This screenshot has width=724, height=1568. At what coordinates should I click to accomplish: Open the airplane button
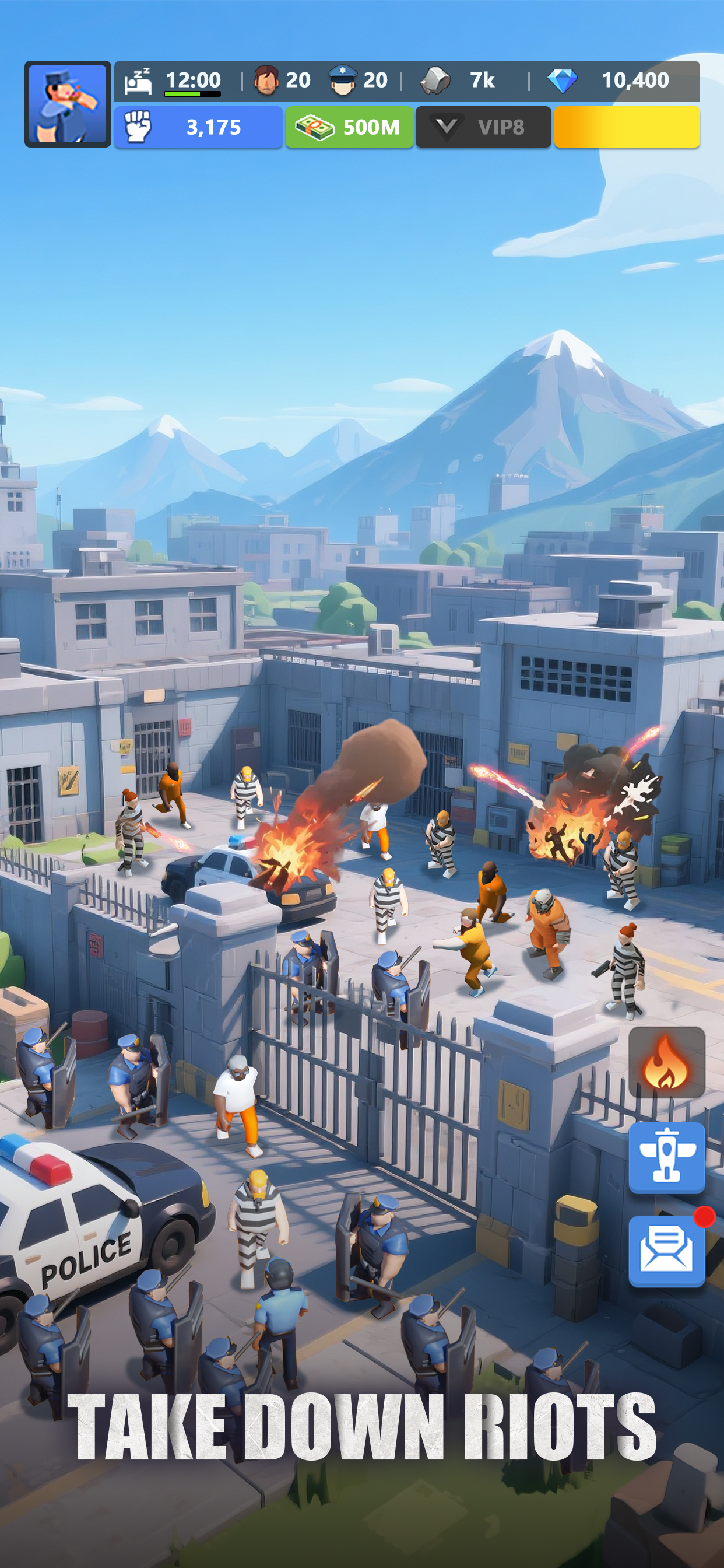[x=666, y=1156]
